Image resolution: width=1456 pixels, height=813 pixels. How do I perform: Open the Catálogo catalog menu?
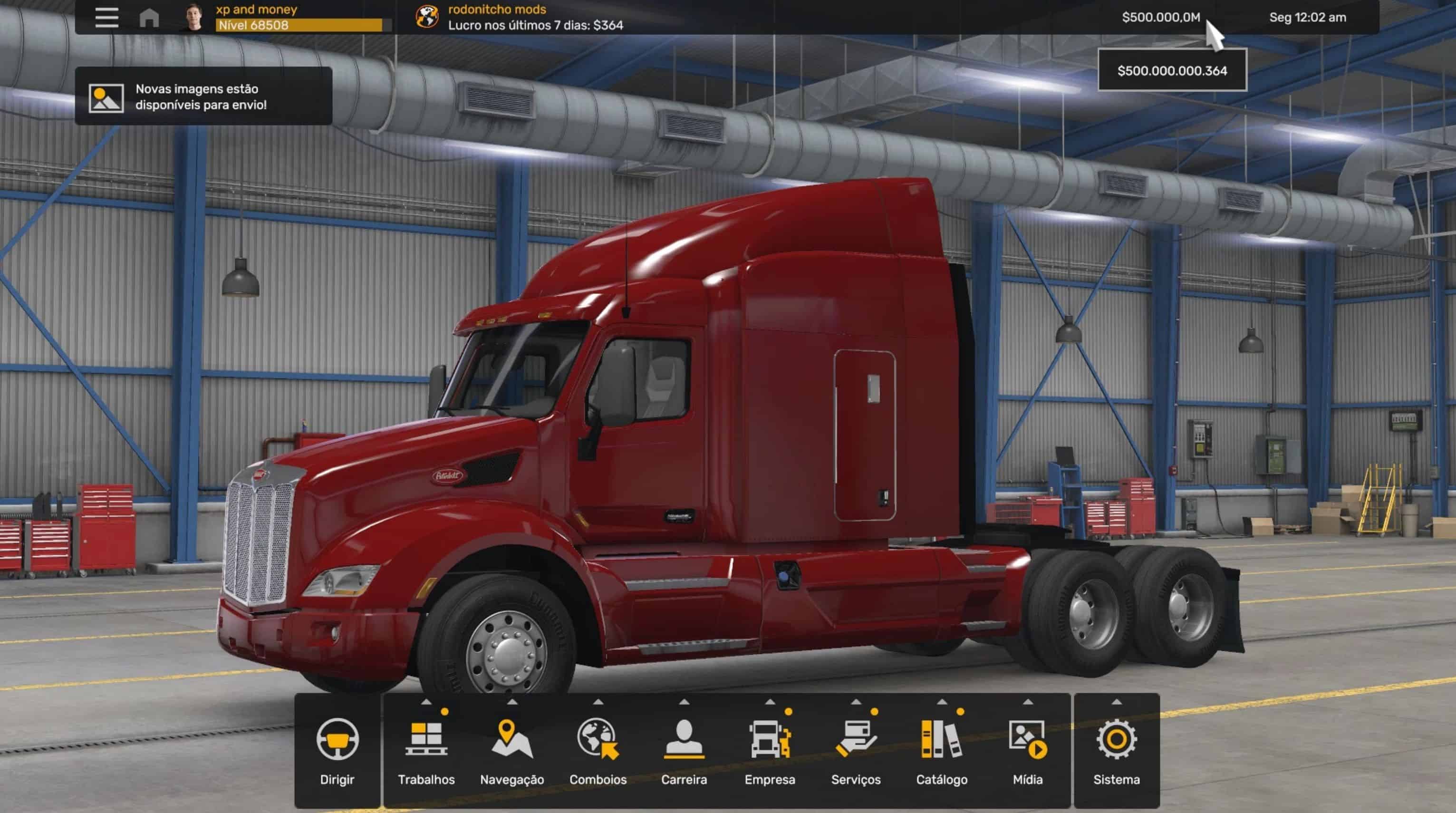(x=942, y=750)
